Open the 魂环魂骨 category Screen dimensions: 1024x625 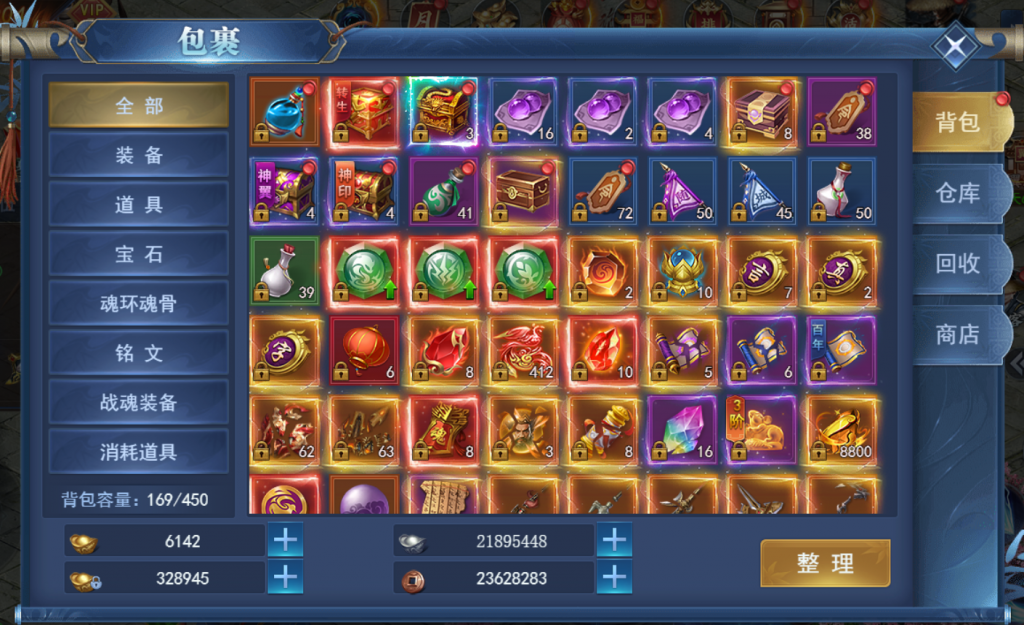pyautogui.click(x=139, y=303)
